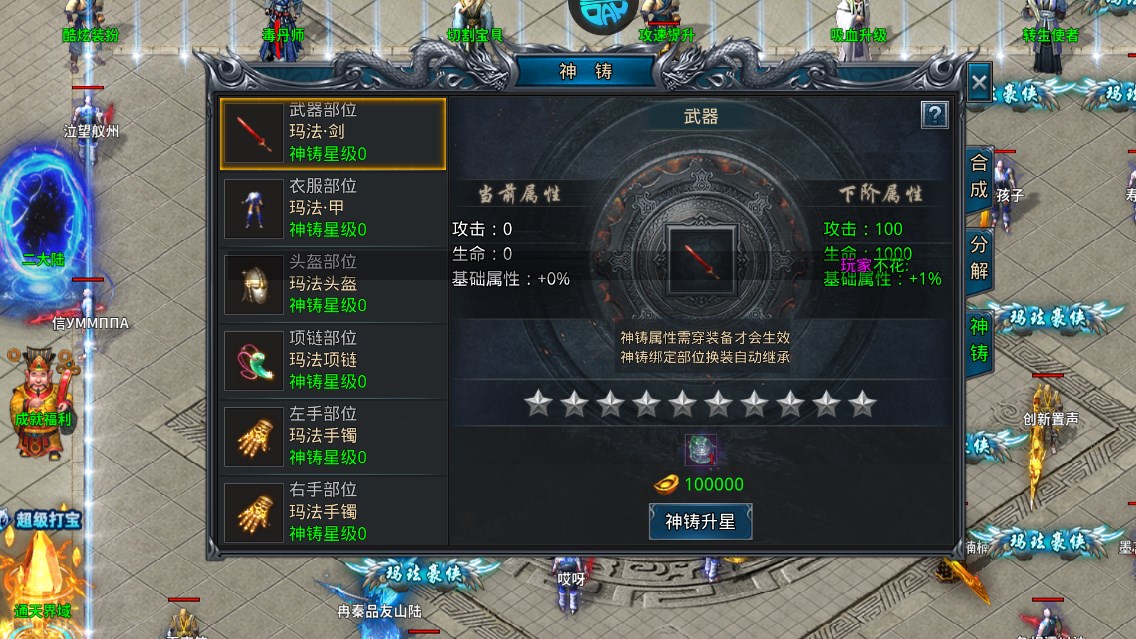Select the 神铸 side tab
The width and height of the screenshot is (1136, 639).
(x=978, y=339)
